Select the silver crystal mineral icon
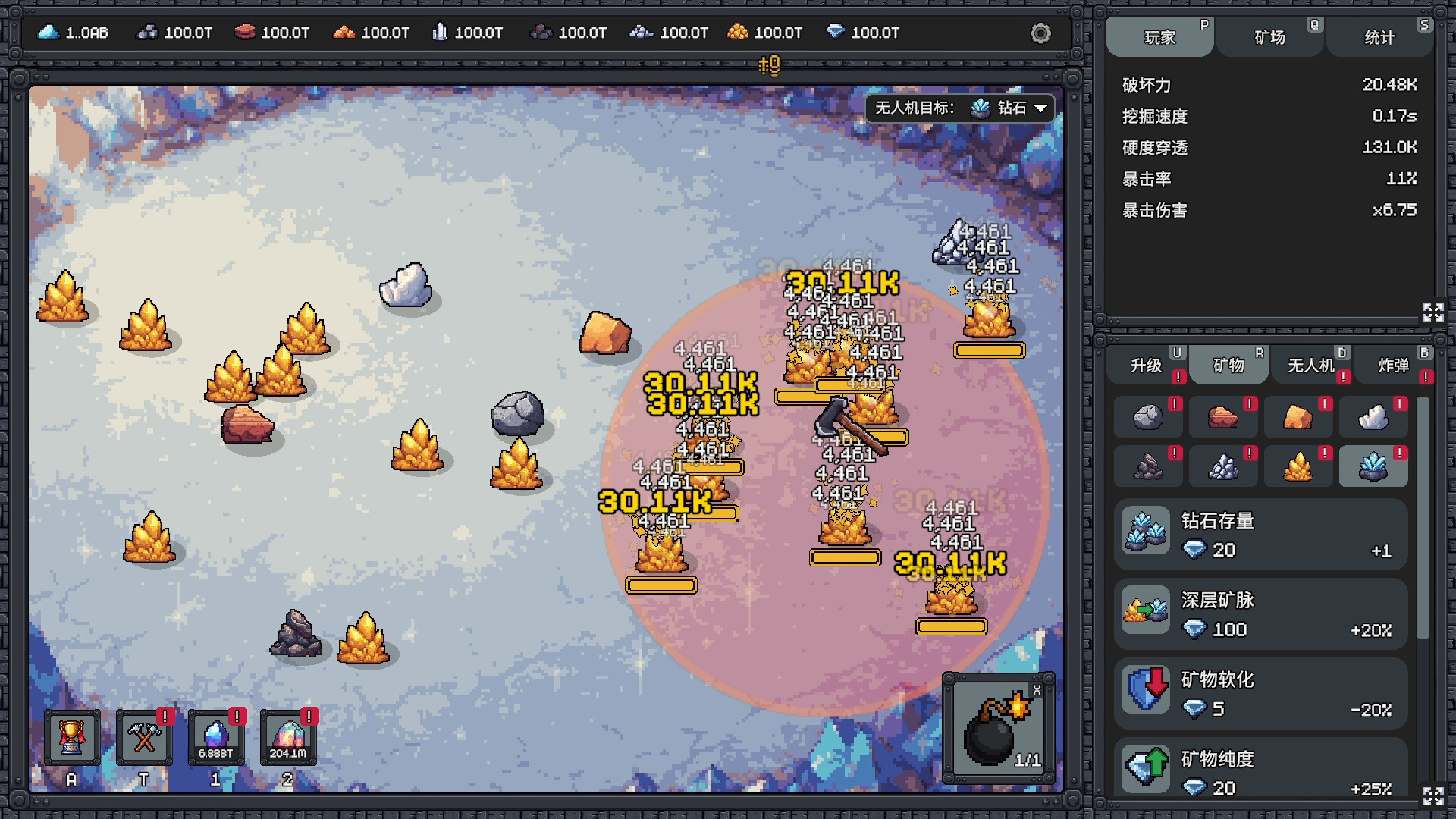The width and height of the screenshot is (1456, 819). pos(1223,466)
